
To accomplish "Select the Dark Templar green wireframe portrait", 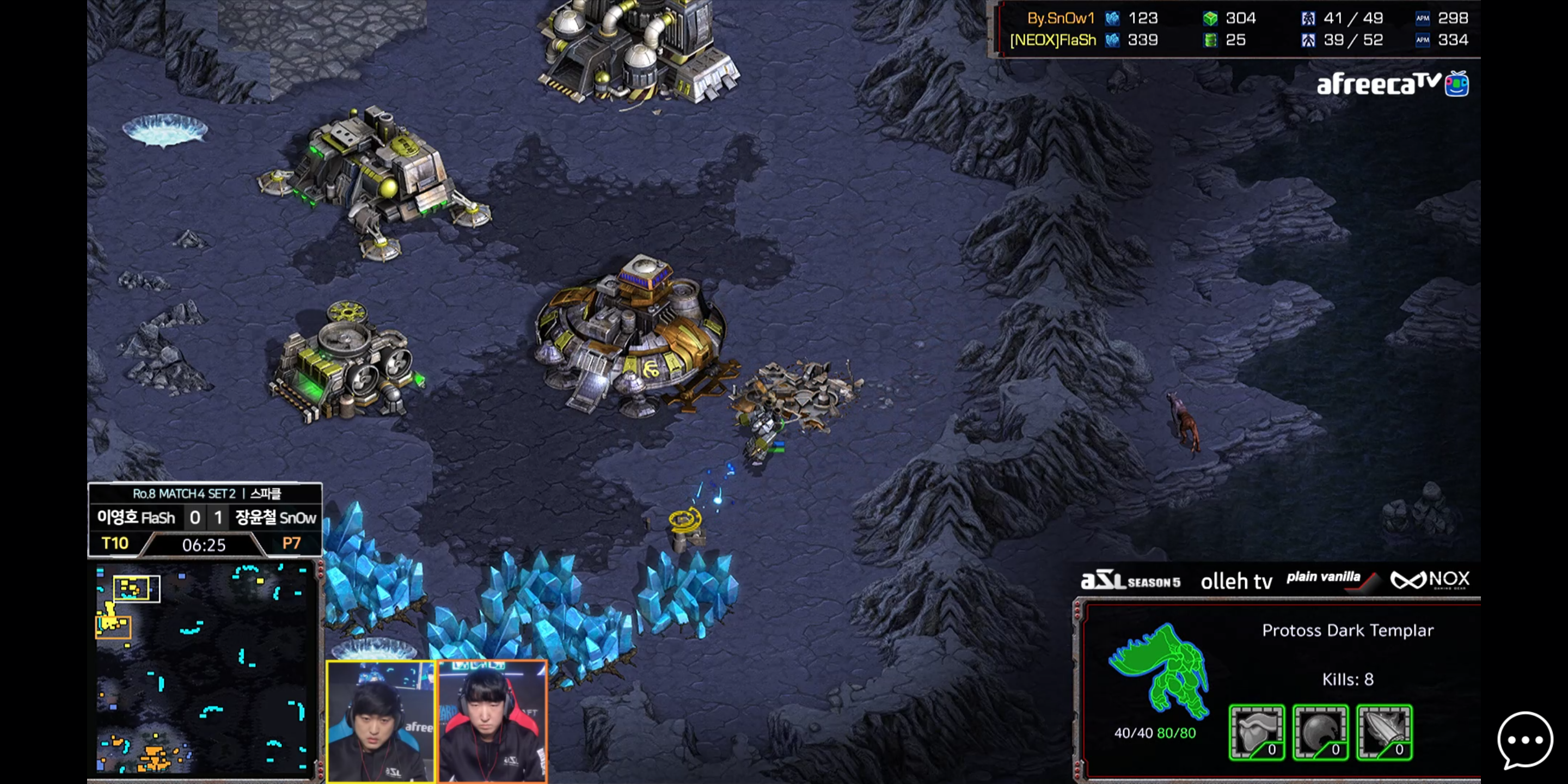I will click(1159, 671).
